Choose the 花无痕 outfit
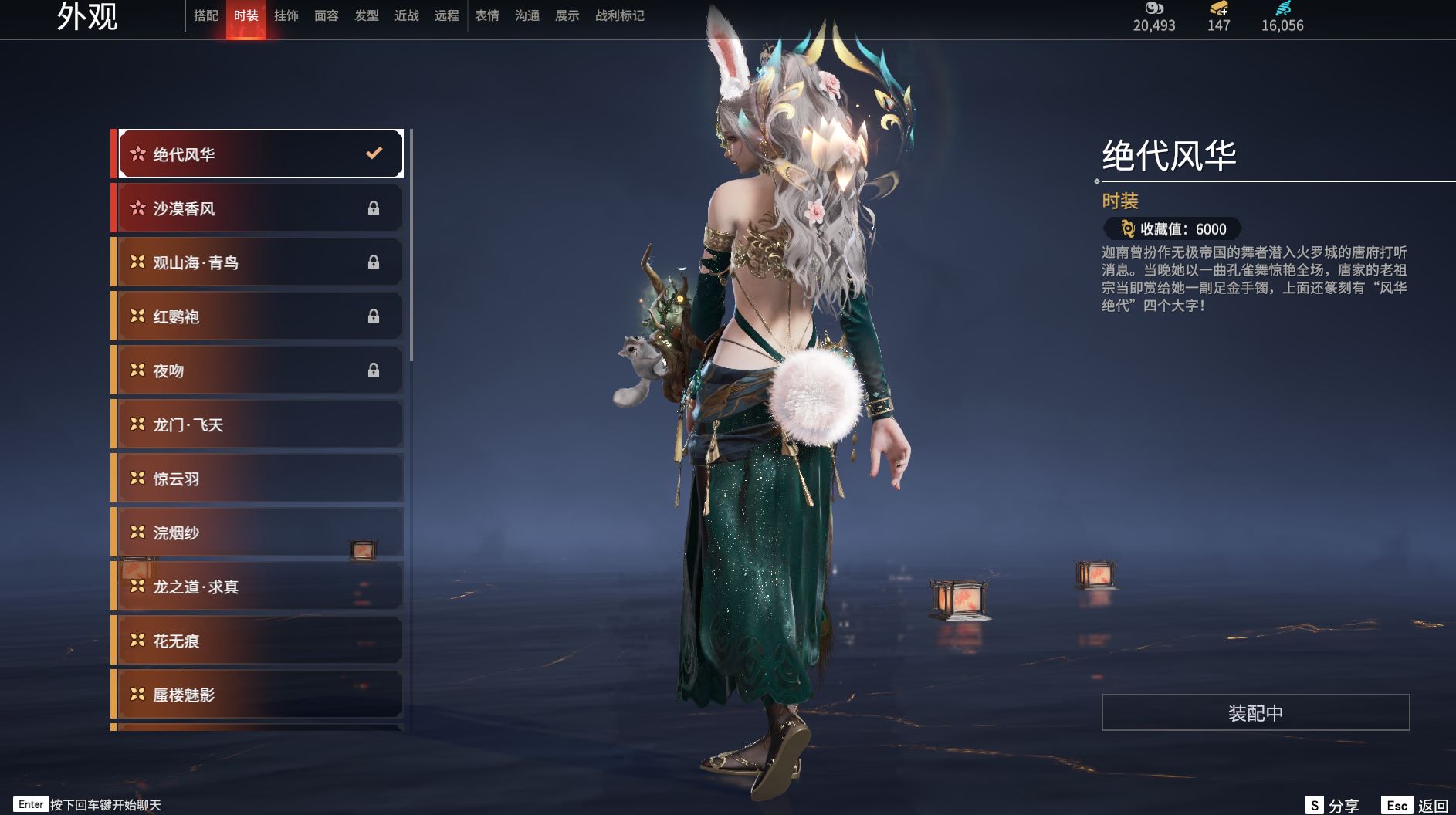Viewport: 1456px width, 815px height. click(259, 641)
